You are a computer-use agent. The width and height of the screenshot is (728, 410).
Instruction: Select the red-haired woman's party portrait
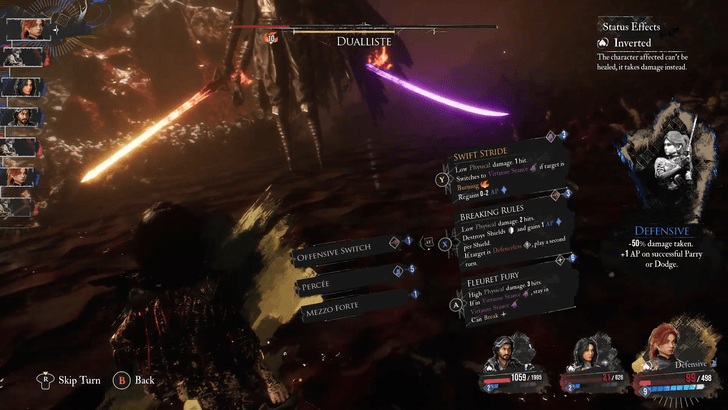pyautogui.click(x=671, y=349)
